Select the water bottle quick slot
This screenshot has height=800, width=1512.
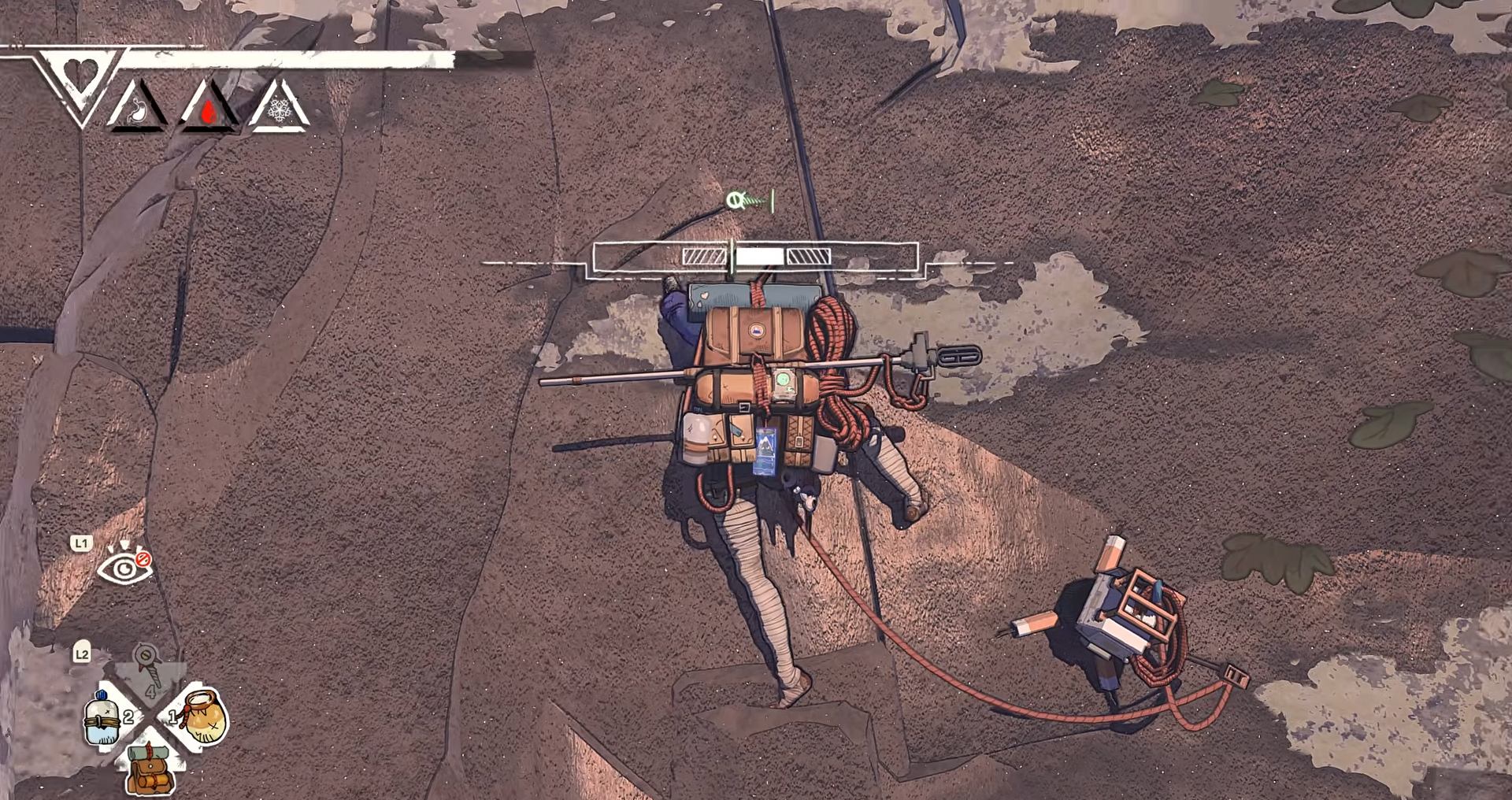[104, 717]
